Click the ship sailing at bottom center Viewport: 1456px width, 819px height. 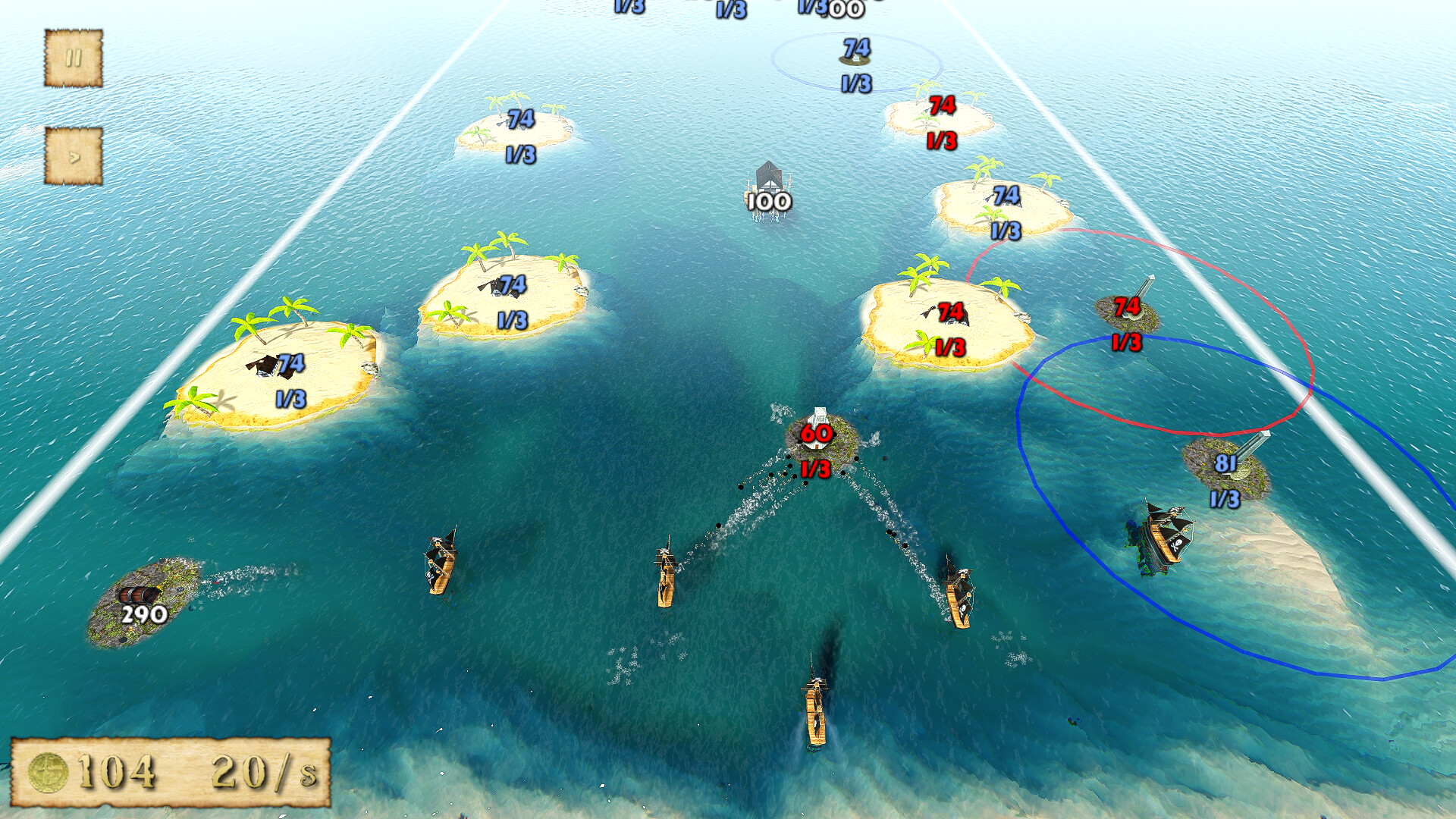[x=815, y=713]
